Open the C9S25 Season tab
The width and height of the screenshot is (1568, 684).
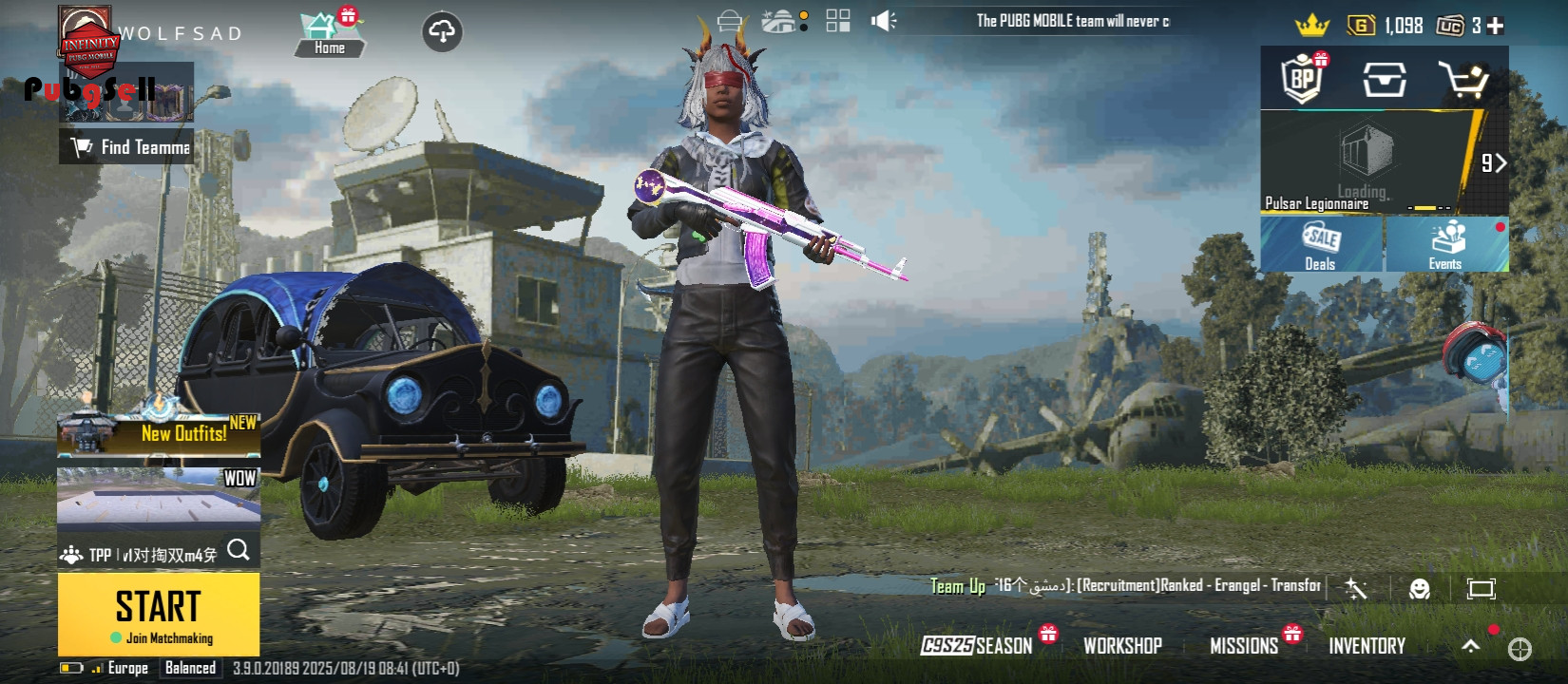(977, 646)
